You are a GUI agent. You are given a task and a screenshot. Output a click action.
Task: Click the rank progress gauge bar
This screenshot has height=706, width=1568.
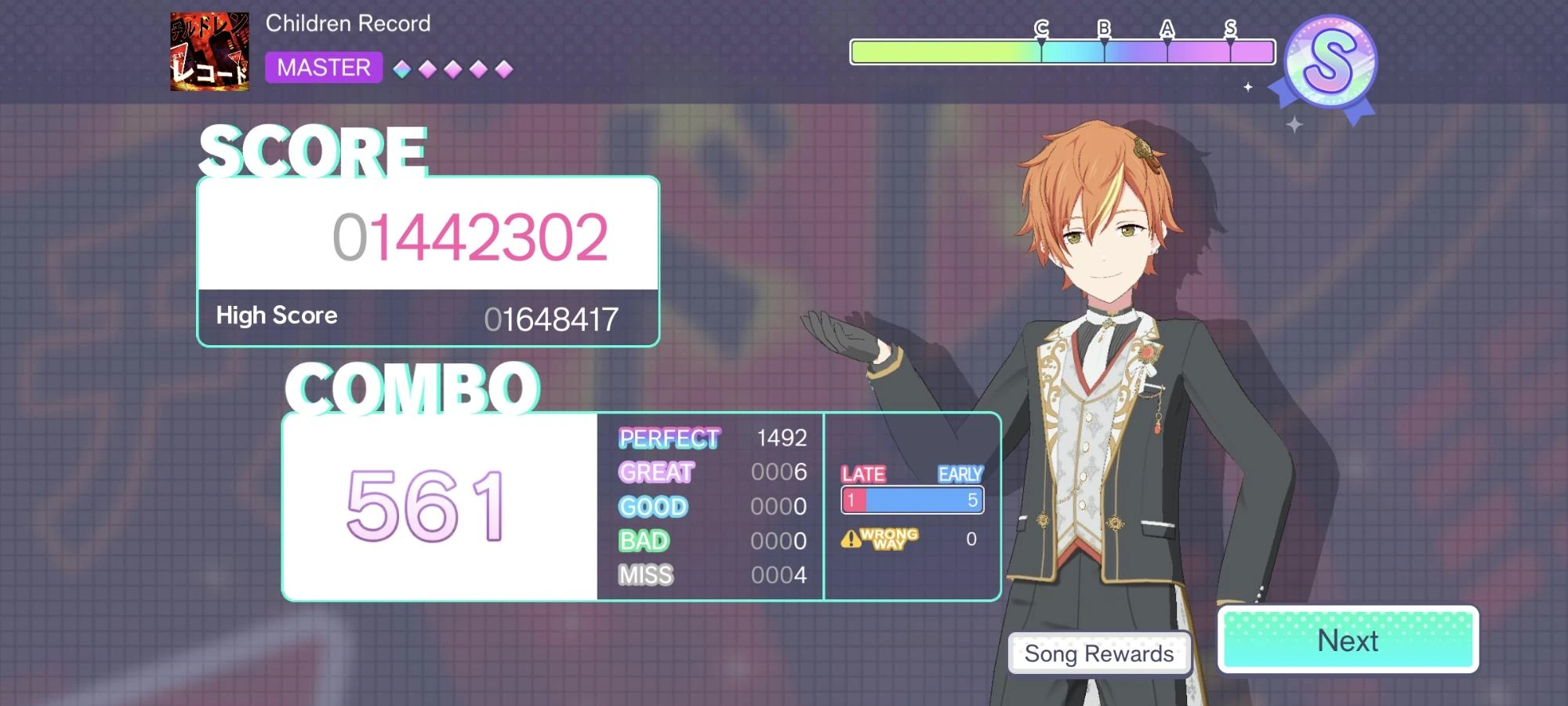[x=1062, y=49]
